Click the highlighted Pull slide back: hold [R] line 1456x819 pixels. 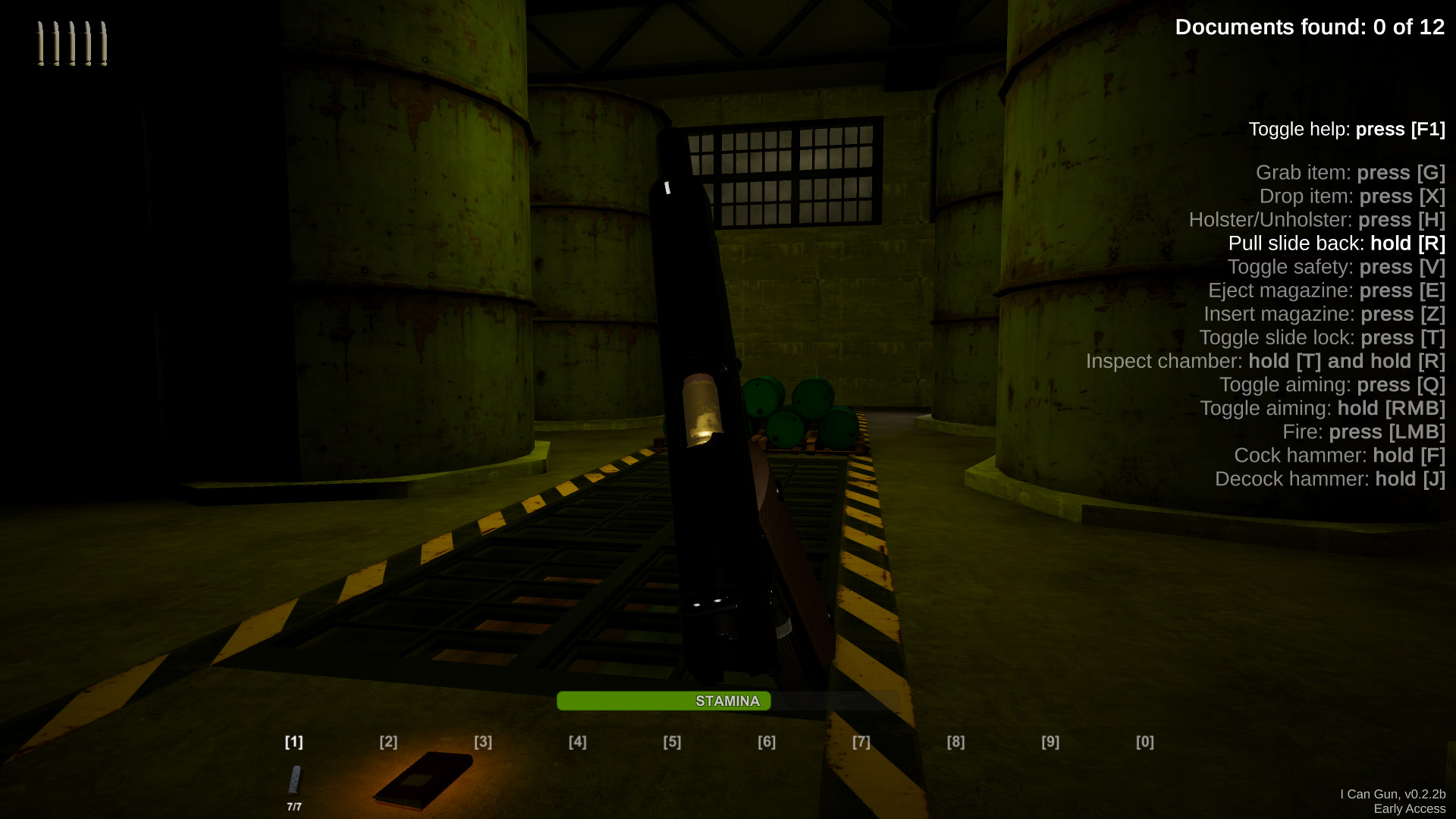[1335, 243]
